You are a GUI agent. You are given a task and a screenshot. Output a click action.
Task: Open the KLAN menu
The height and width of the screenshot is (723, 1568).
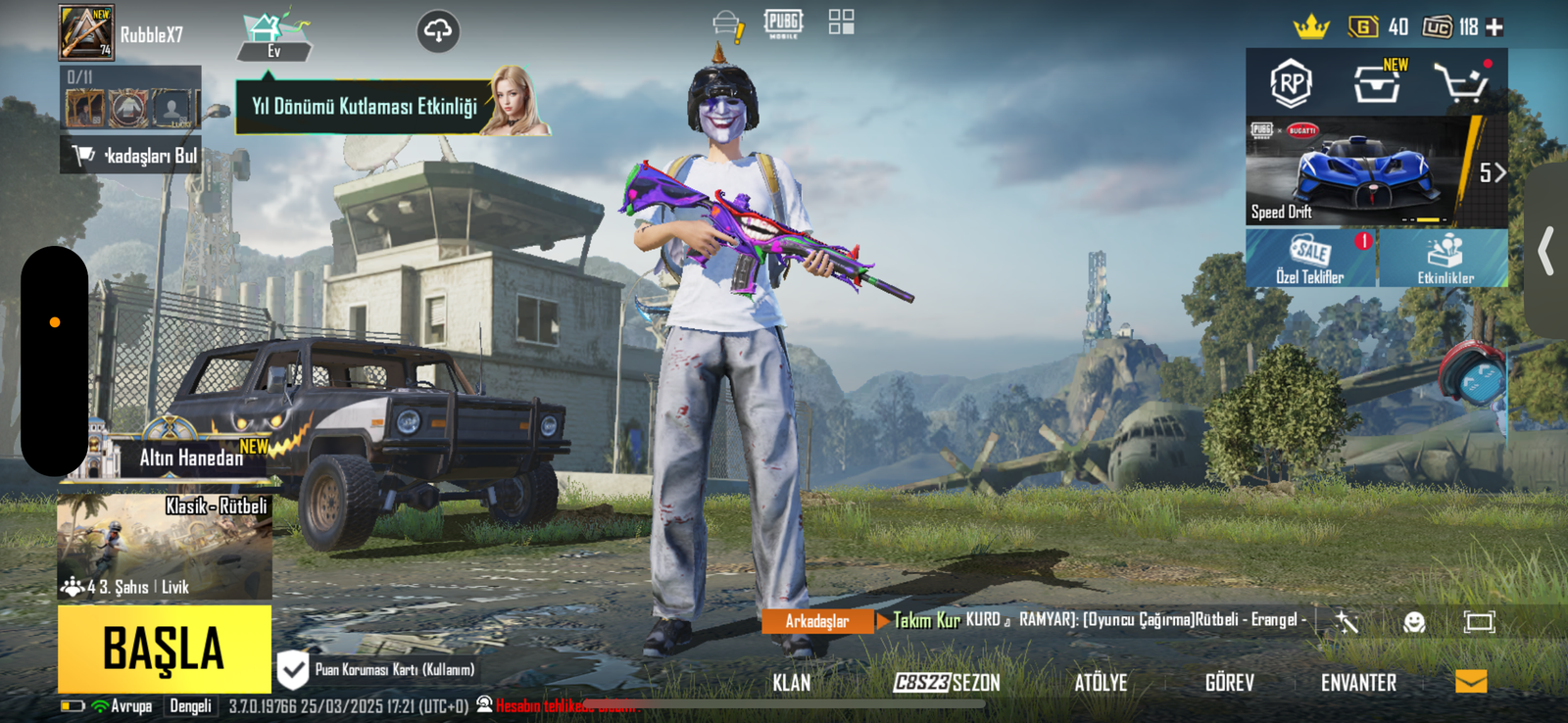(x=791, y=683)
